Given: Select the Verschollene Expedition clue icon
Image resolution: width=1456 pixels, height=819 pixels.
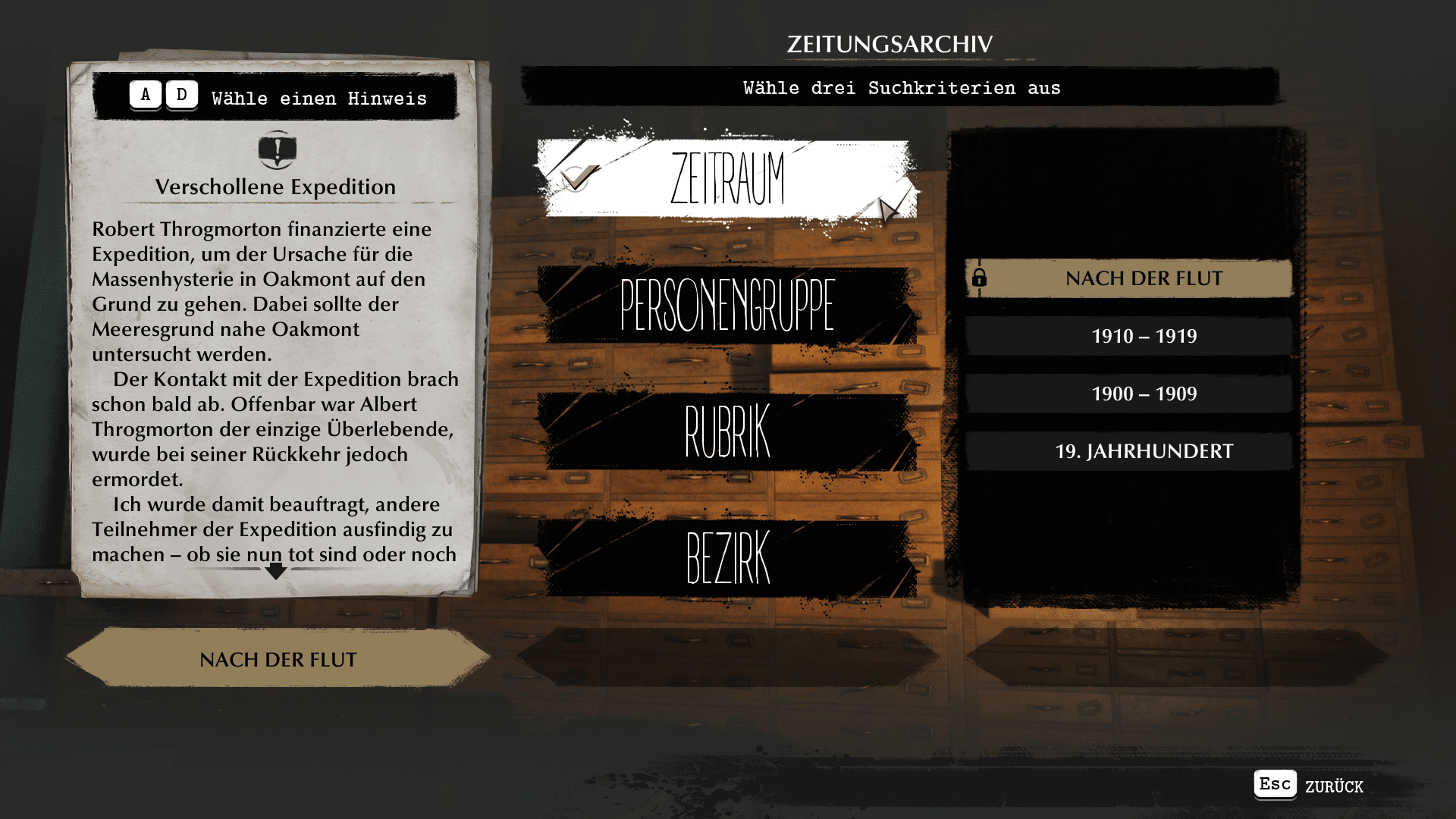Looking at the screenshot, I should pos(277,149).
